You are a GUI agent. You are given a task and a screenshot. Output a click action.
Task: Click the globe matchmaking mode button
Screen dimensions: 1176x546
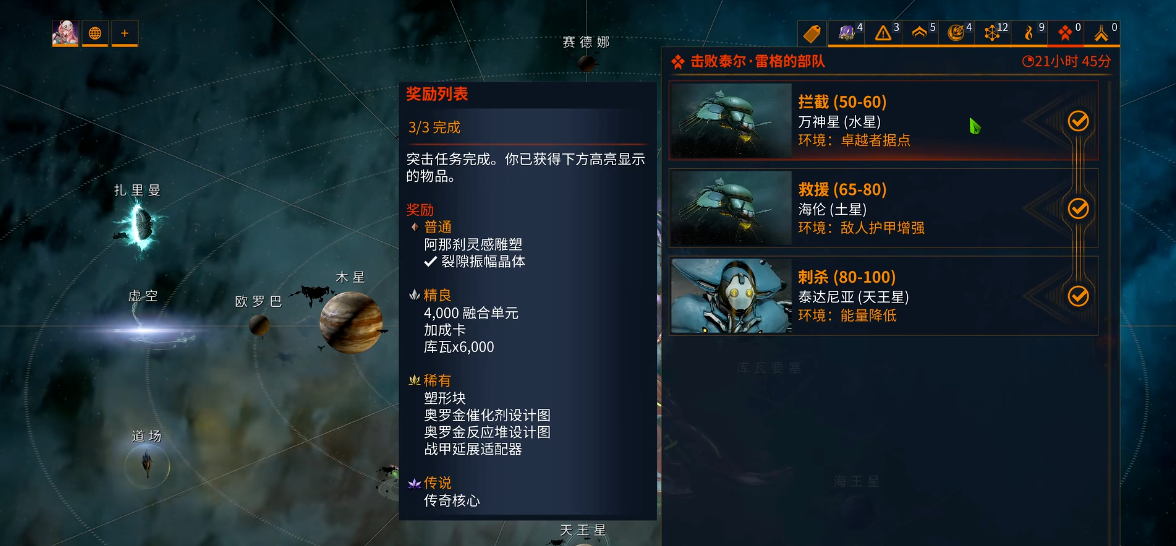pos(95,33)
